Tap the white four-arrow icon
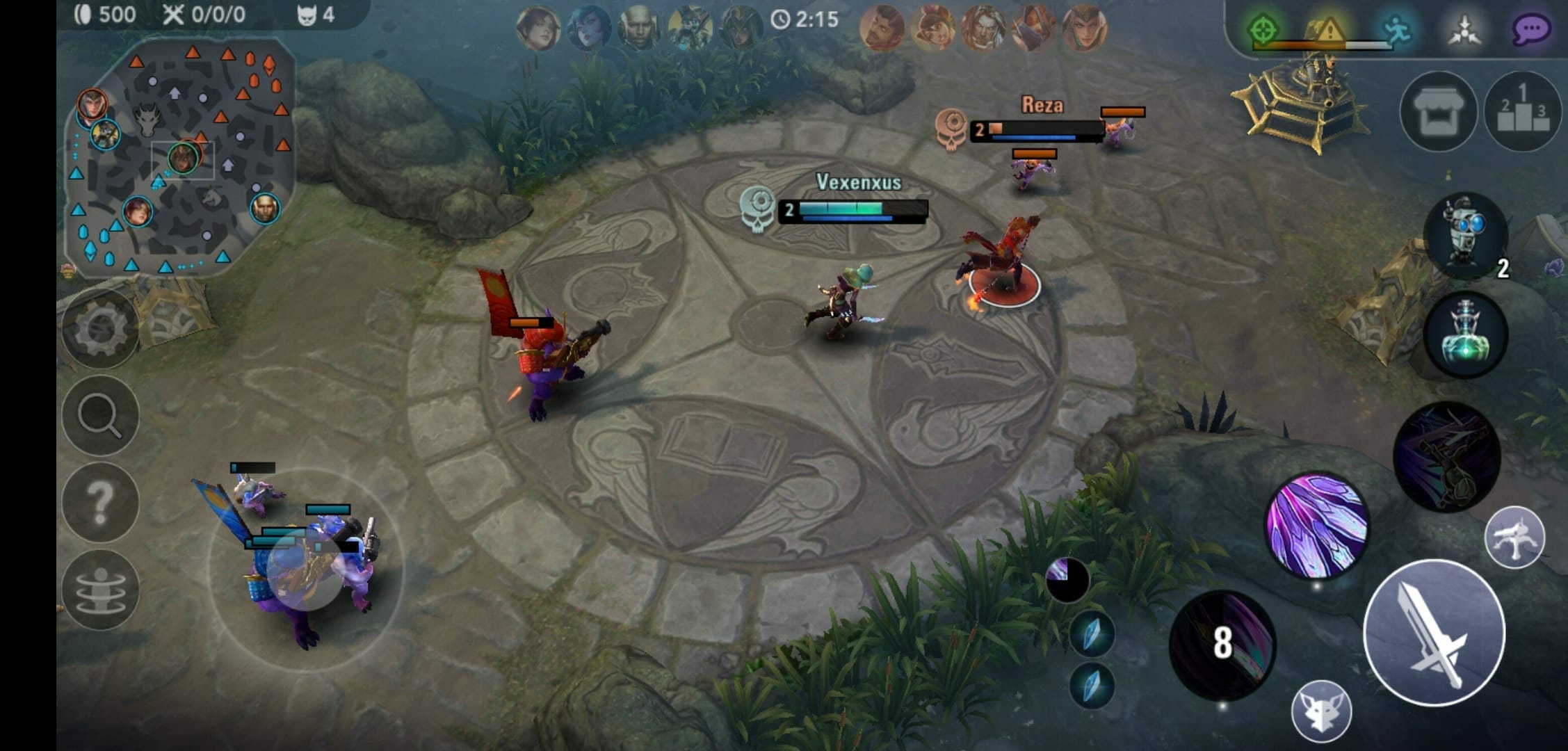 click(x=1464, y=30)
